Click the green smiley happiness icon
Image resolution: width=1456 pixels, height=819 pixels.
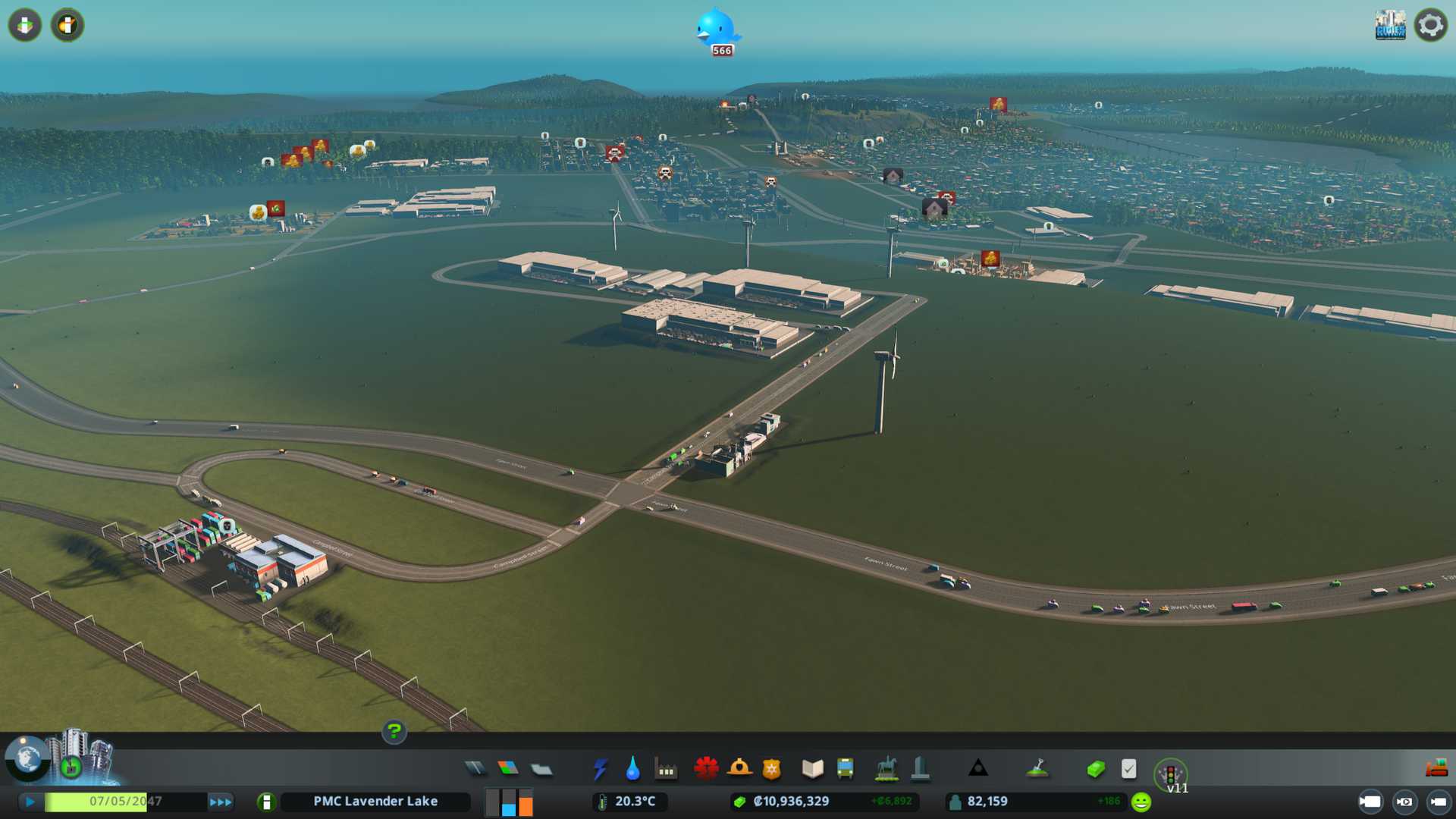[x=1141, y=802]
